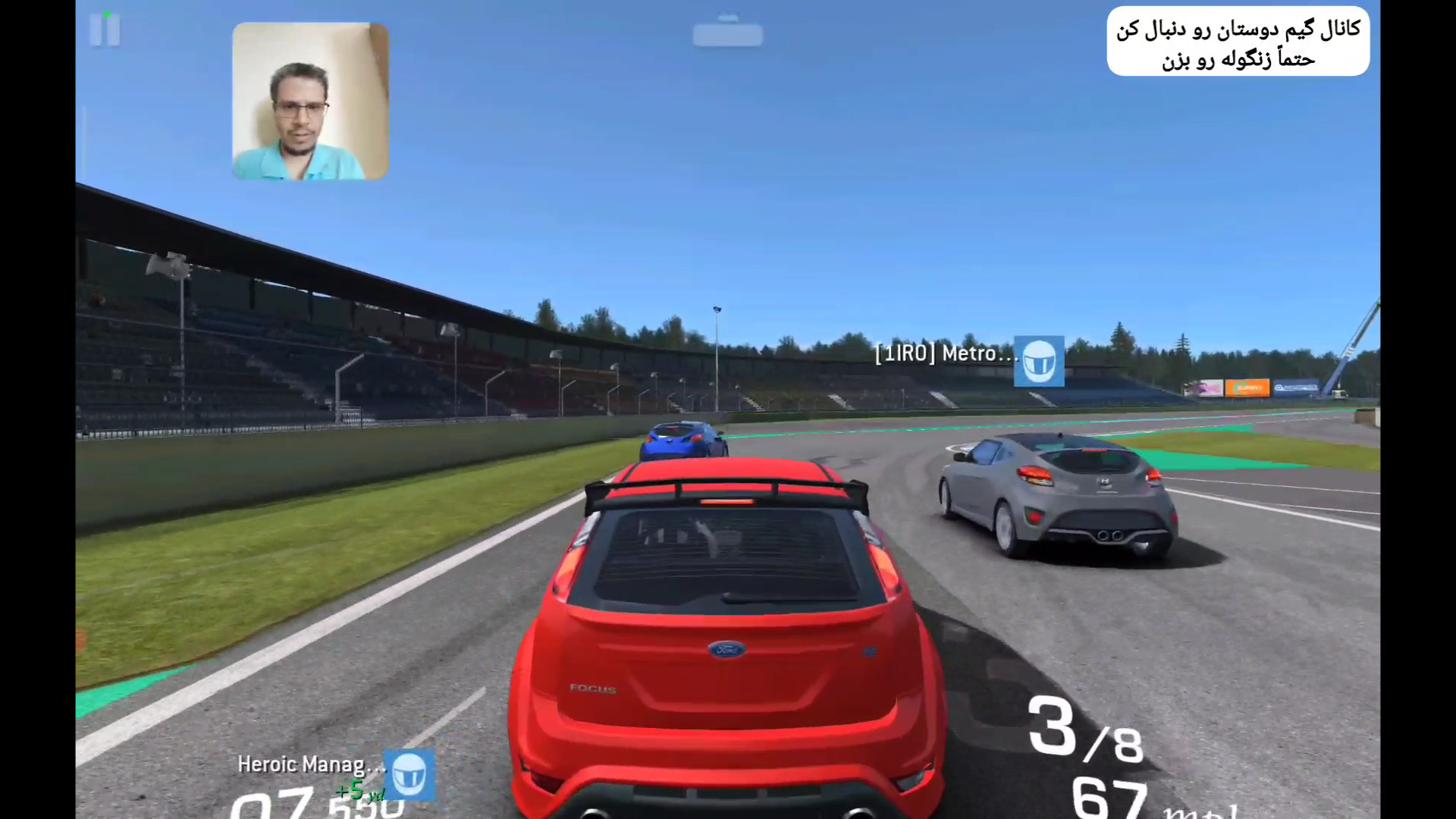Click the white Persian channel banner
This screenshot has width=1456, height=819.
(x=1238, y=42)
